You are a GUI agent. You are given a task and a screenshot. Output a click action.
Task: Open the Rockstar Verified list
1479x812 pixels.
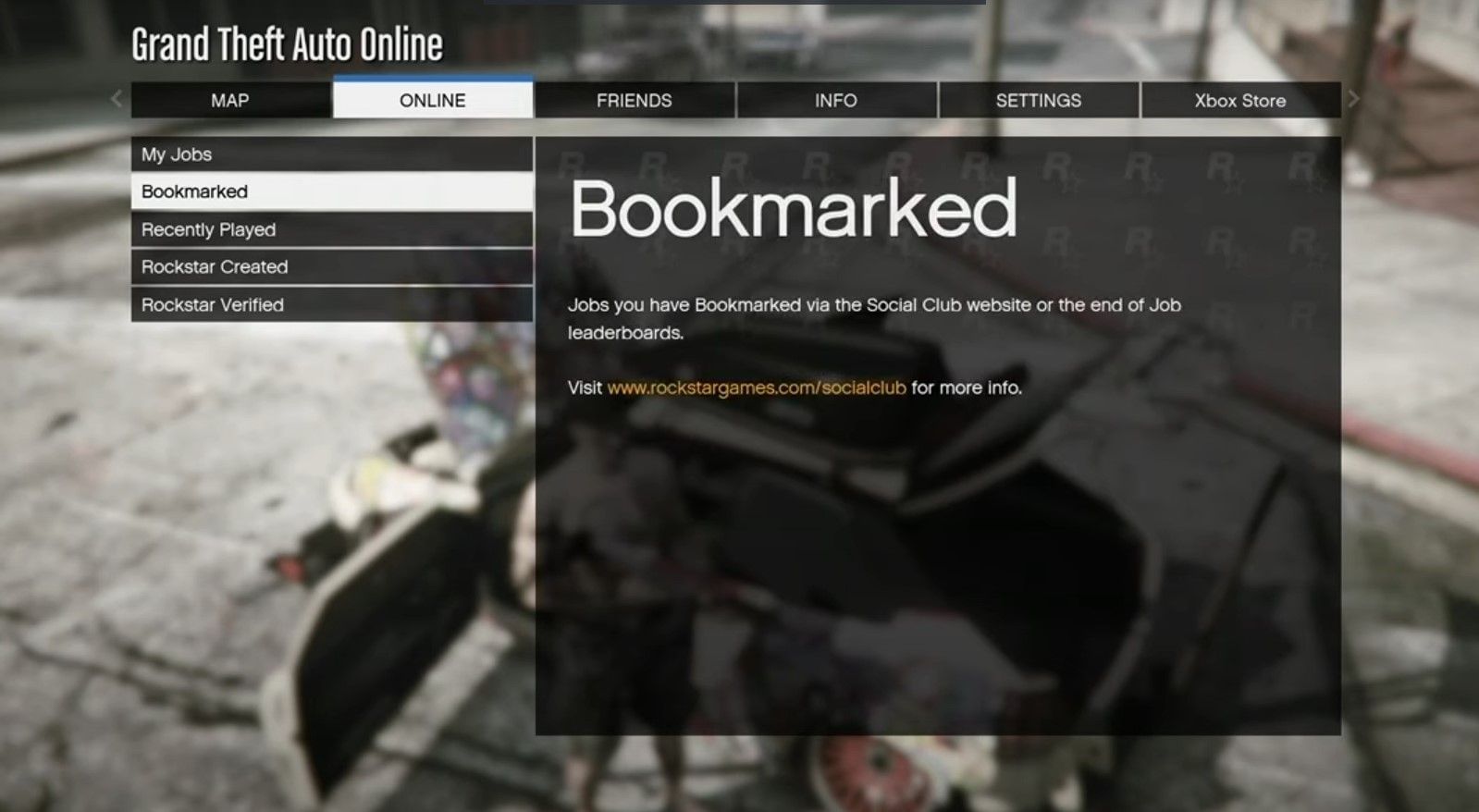pyautogui.click(x=330, y=304)
